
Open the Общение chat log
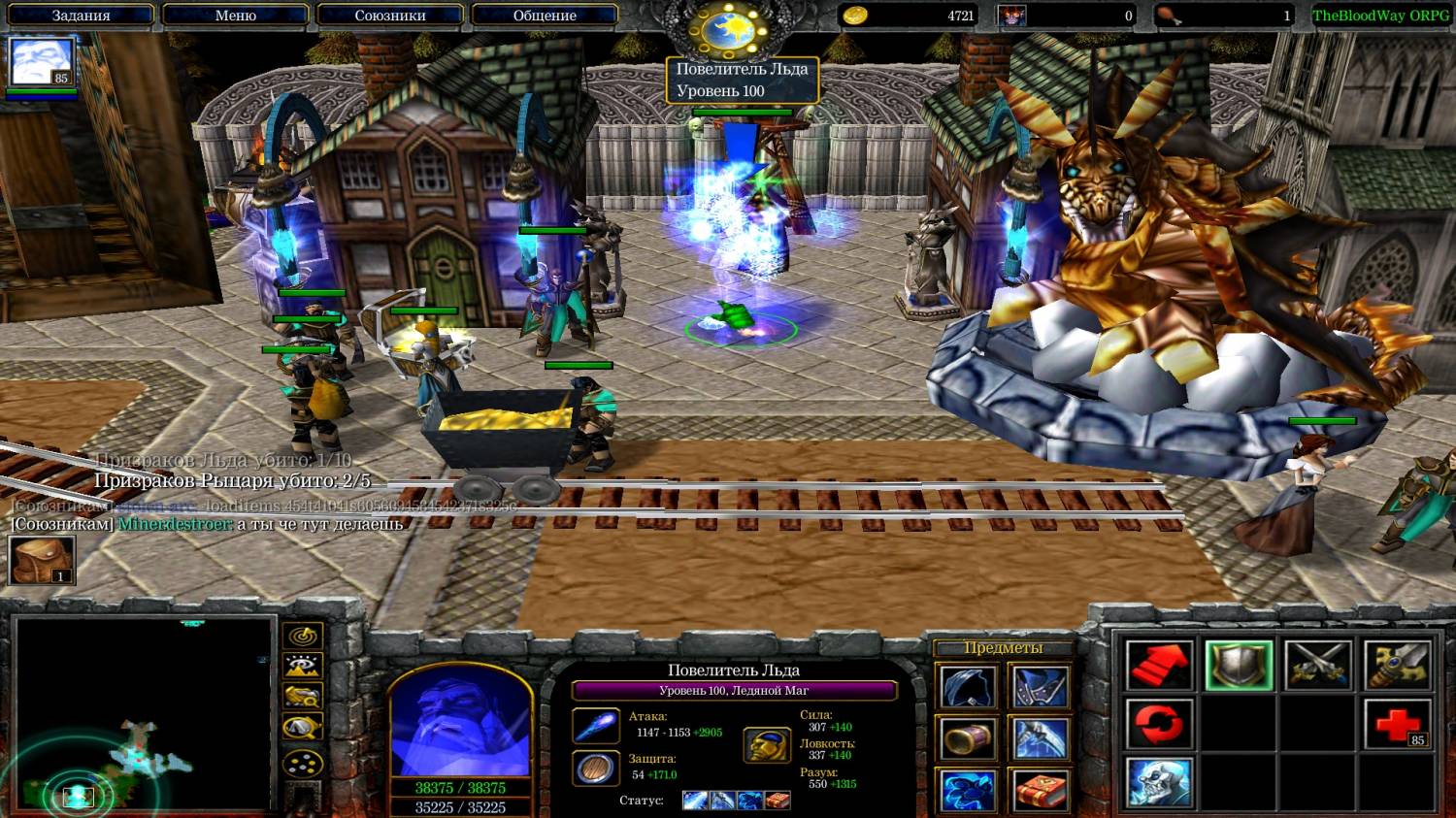pyautogui.click(x=545, y=16)
